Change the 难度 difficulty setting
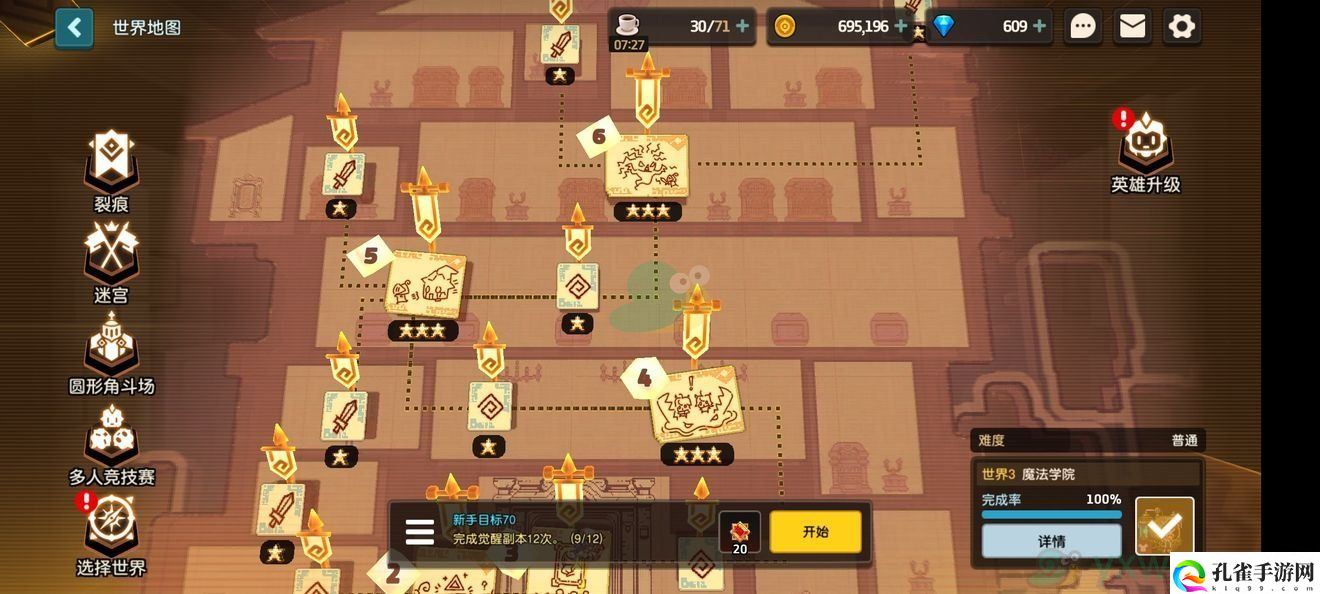 click(1088, 440)
